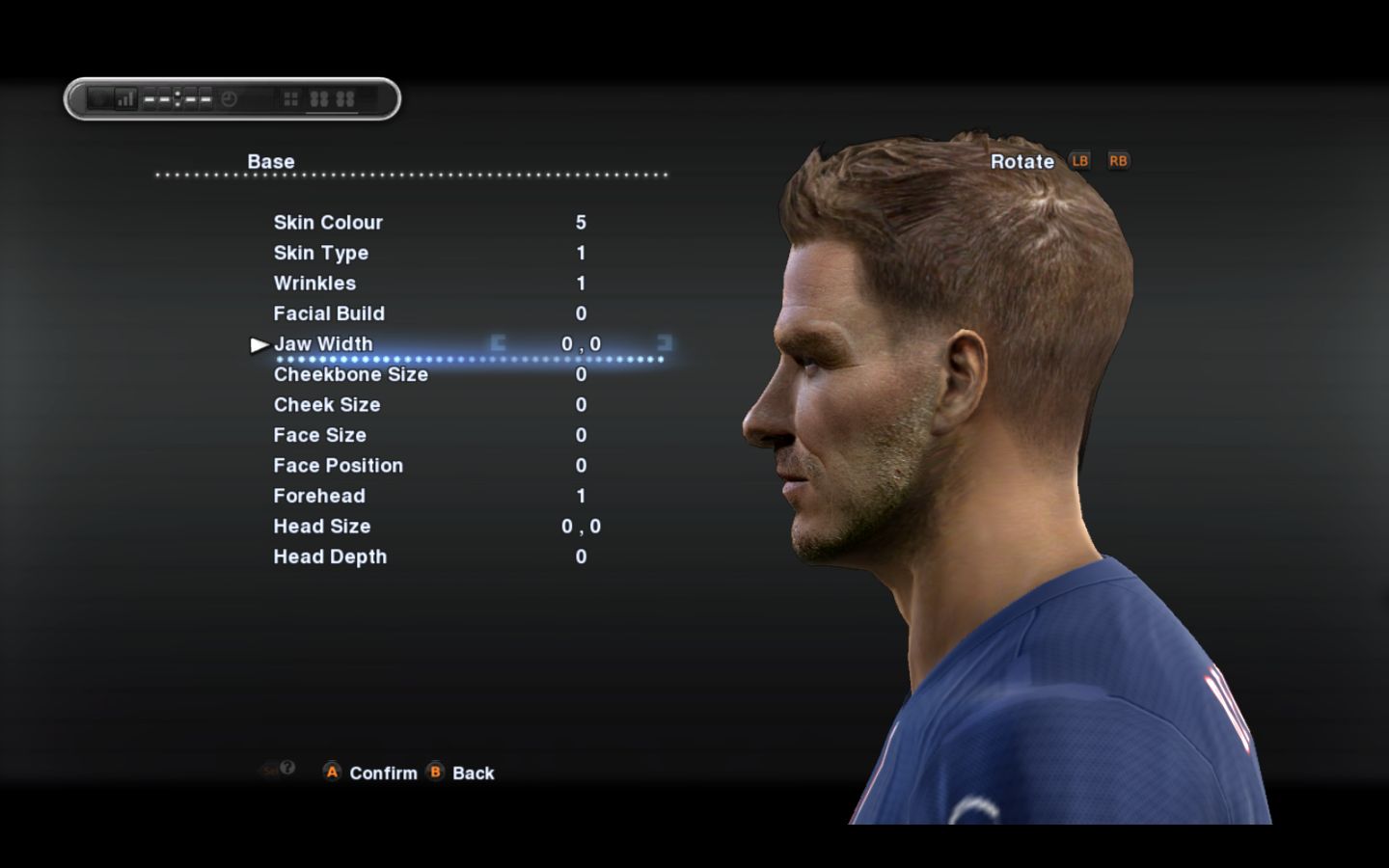
Task: Open the Face Size setting
Action: (319, 435)
